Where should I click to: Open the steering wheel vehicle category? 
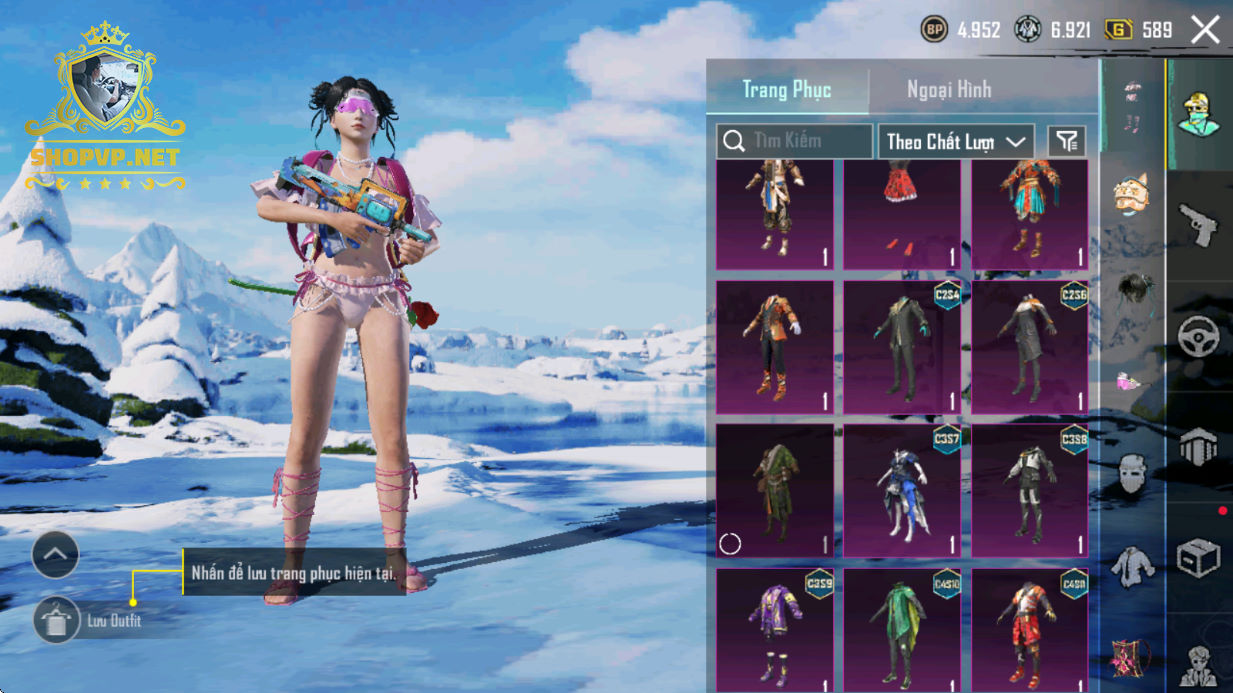coord(1198,337)
